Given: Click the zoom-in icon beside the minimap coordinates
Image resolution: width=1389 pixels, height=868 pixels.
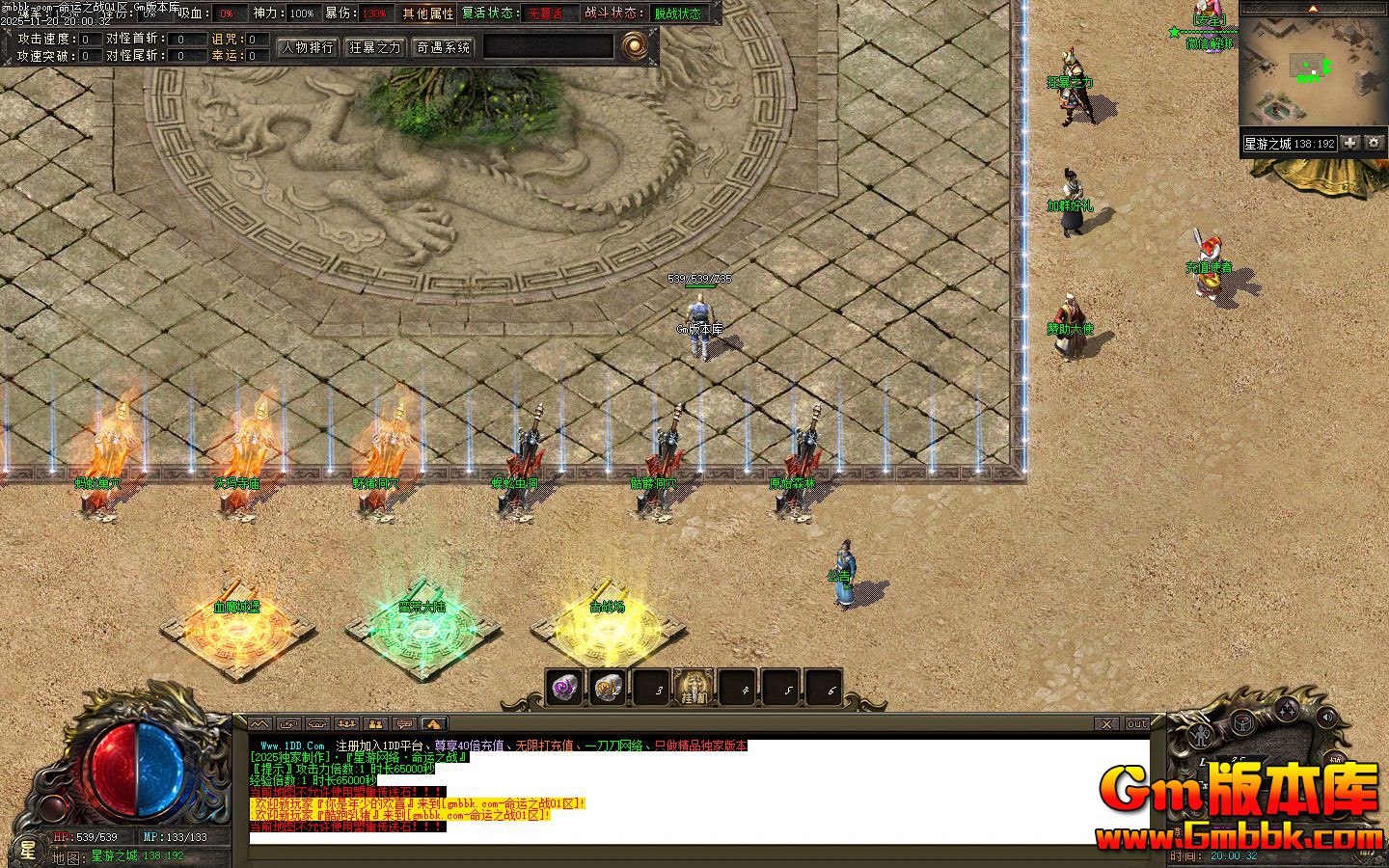Looking at the screenshot, I should coord(1348,143).
